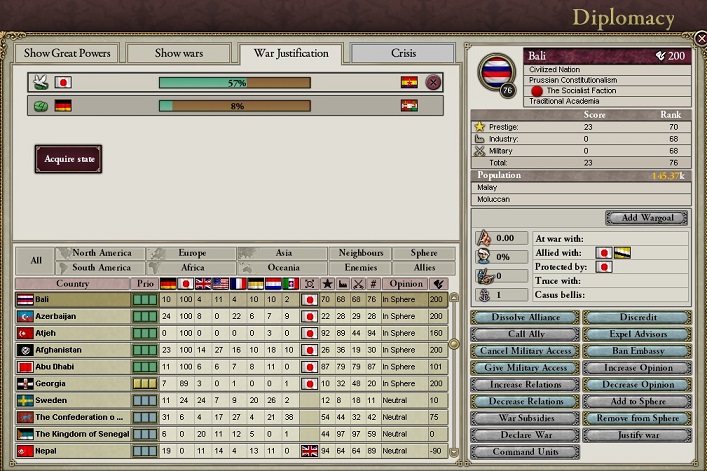The width and height of the screenshot is (707, 471).
Task: Show all countries with All filter
Action: coord(36,261)
